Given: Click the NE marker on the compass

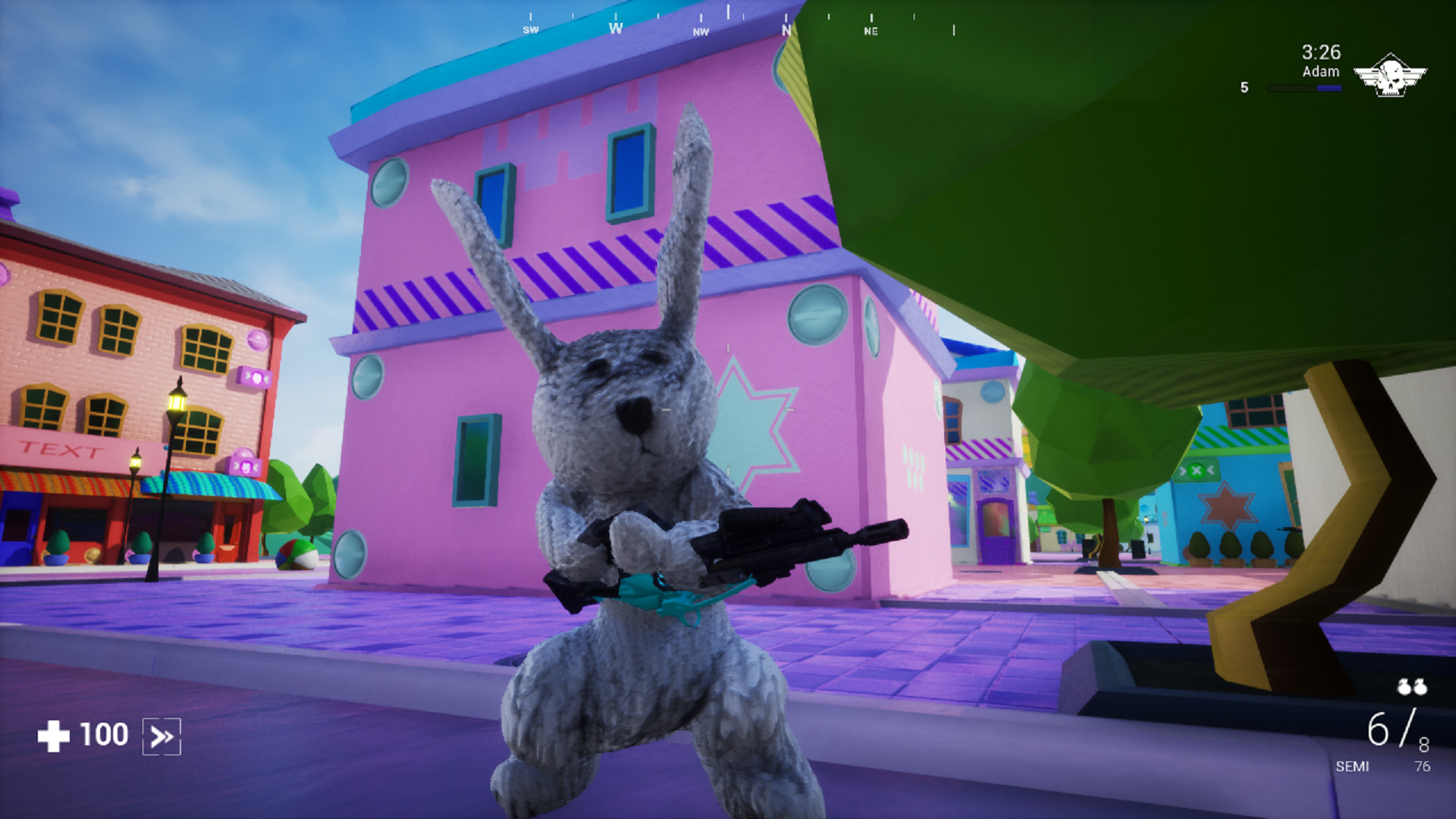Looking at the screenshot, I should tap(871, 31).
